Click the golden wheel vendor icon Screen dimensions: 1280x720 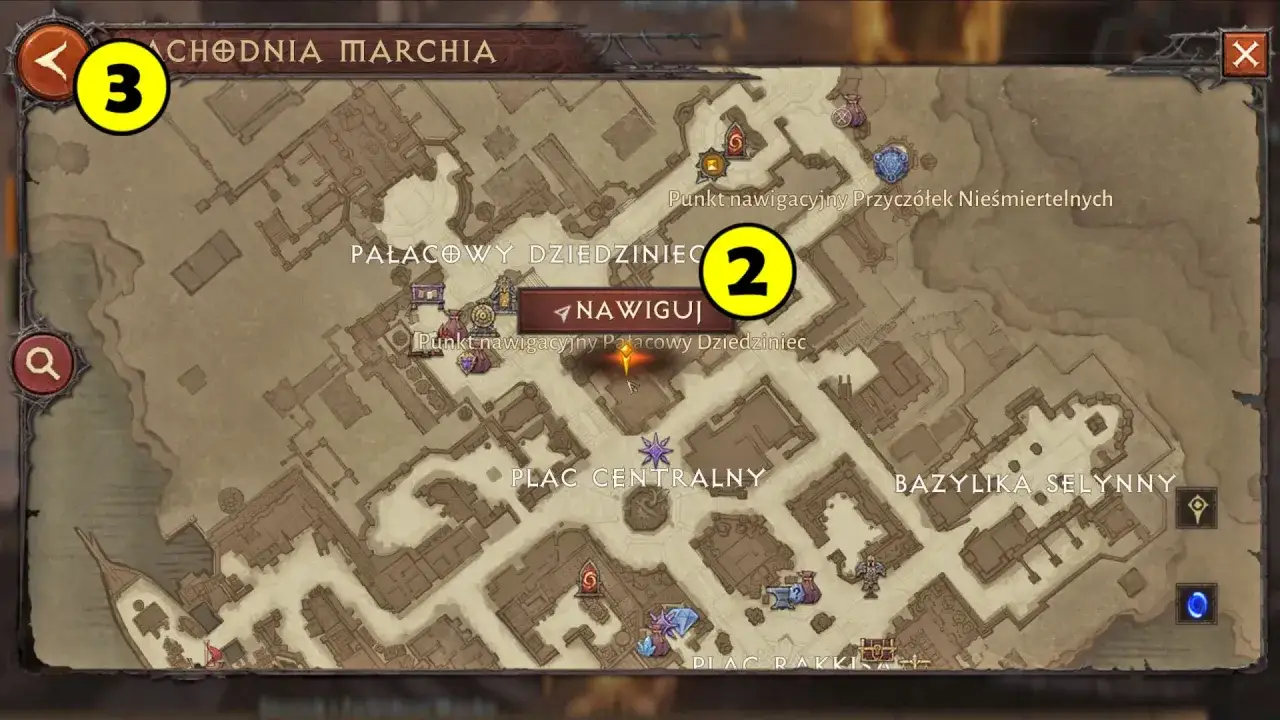click(483, 315)
